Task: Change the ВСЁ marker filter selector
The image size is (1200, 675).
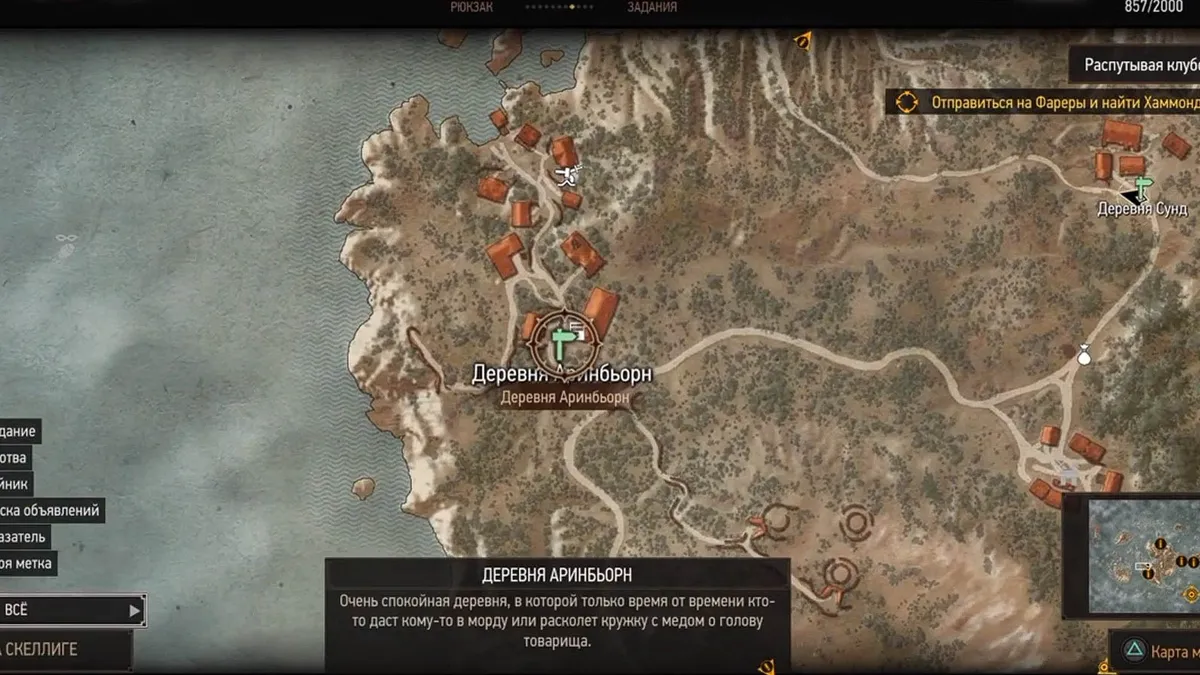Action: coord(72,610)
